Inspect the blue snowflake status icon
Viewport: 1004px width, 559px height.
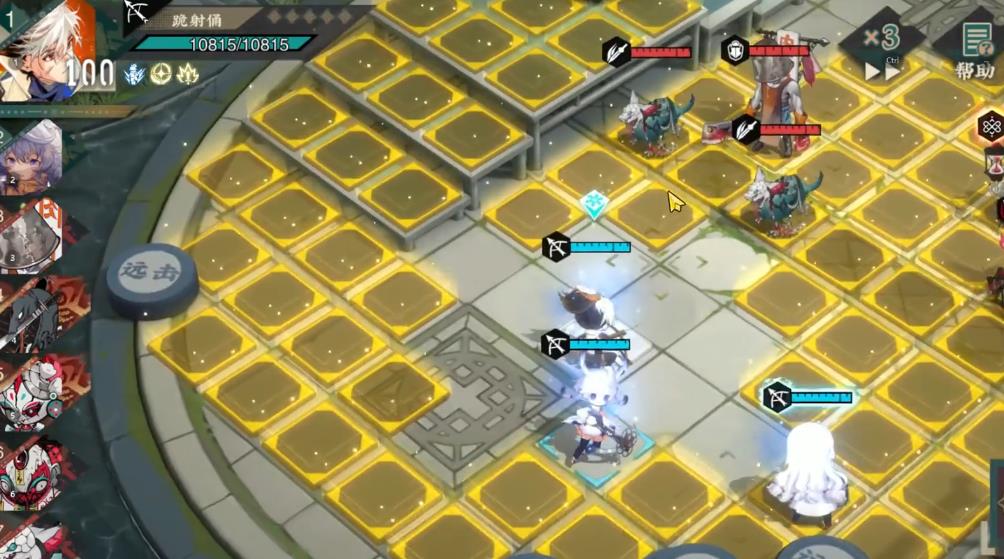[135, 73]
